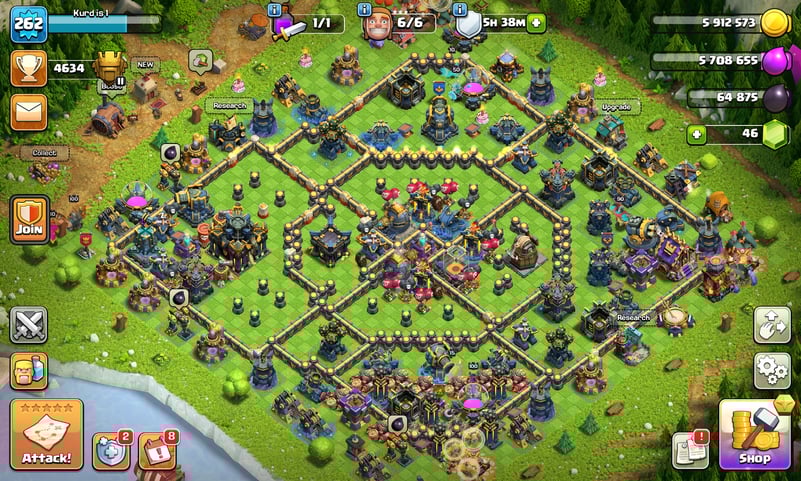Open the news papers icon with alert
The height and width of the screenshot is (481, 801).
click(x=690, y=449)
